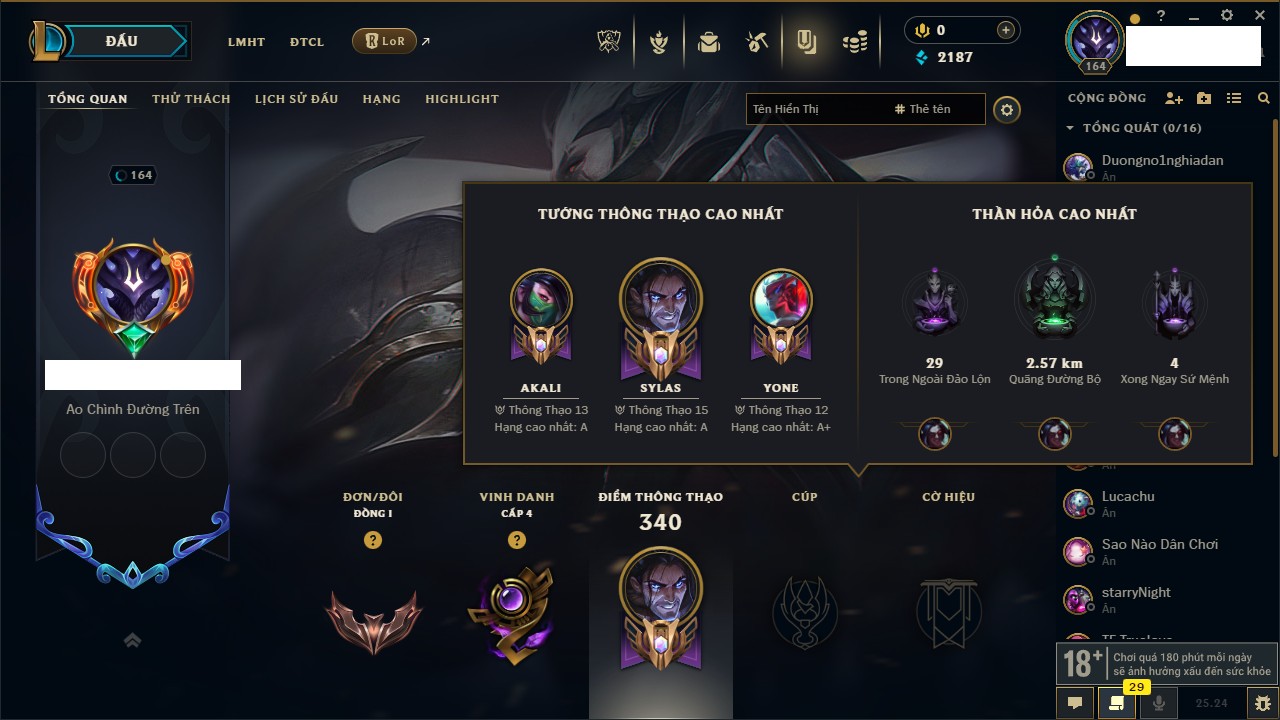Image resolution: width=1280 pixels, height=720 pixels.
Task: Open the store coins icon
Action: click(x=854, y=42)
